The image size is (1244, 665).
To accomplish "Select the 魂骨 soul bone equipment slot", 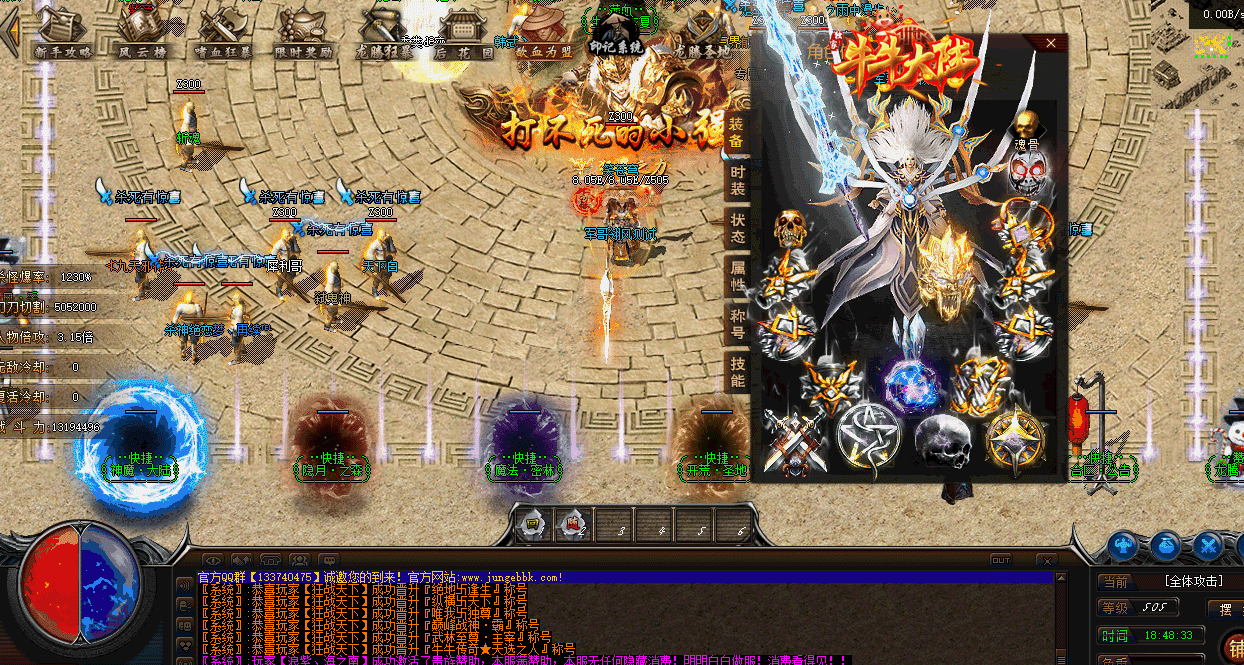I will click(1025, 126).
